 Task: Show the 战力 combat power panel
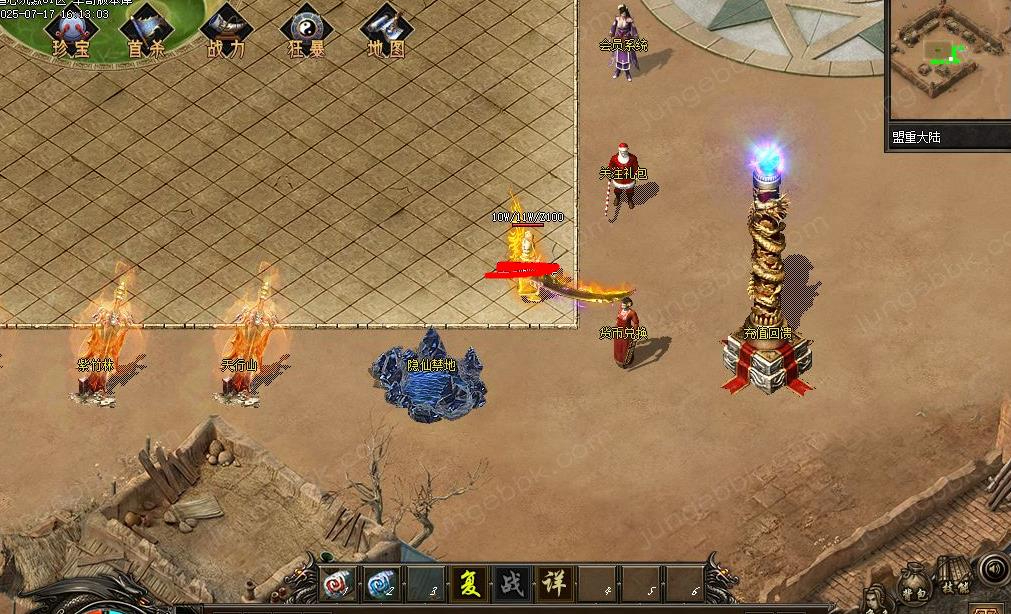(x=226, y=31)
